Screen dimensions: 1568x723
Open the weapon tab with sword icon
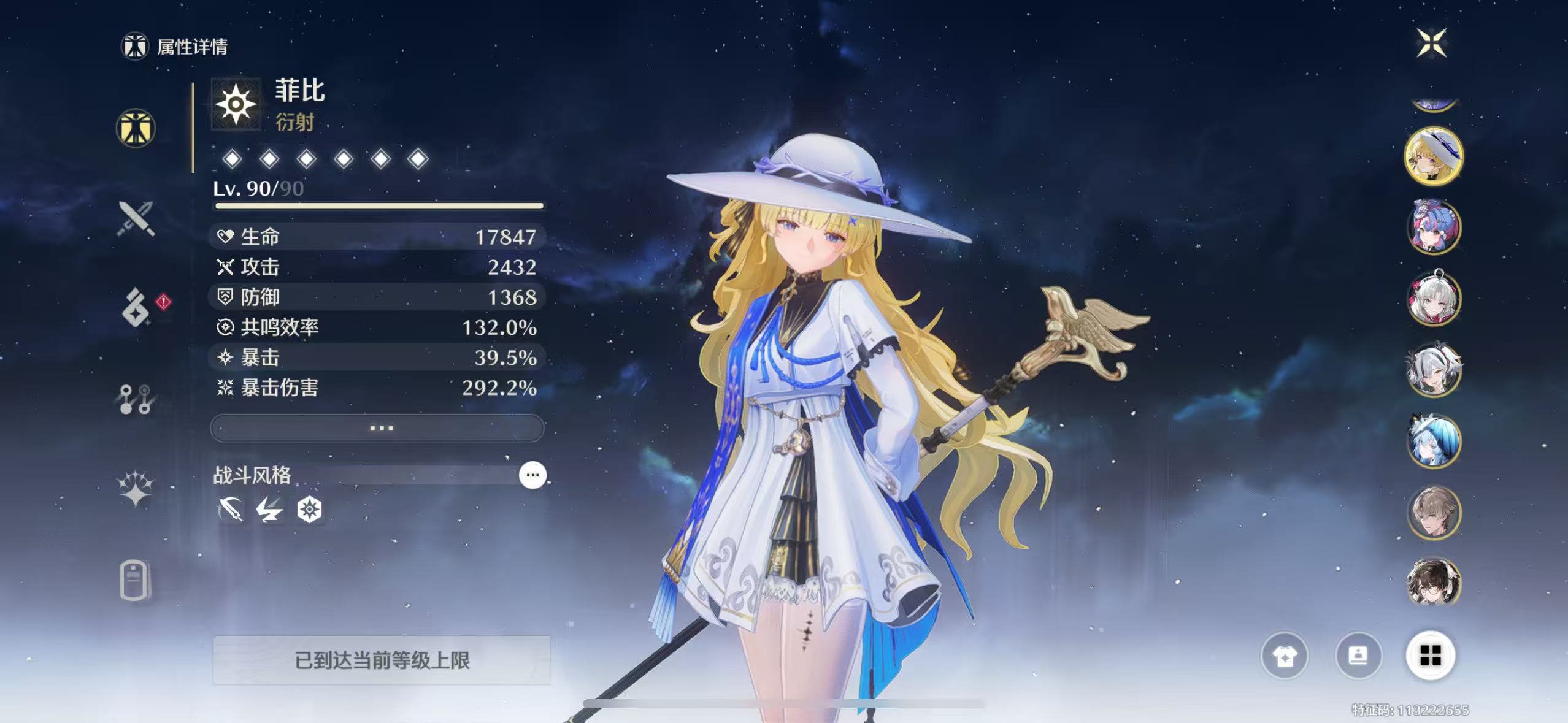coord(136,218)
